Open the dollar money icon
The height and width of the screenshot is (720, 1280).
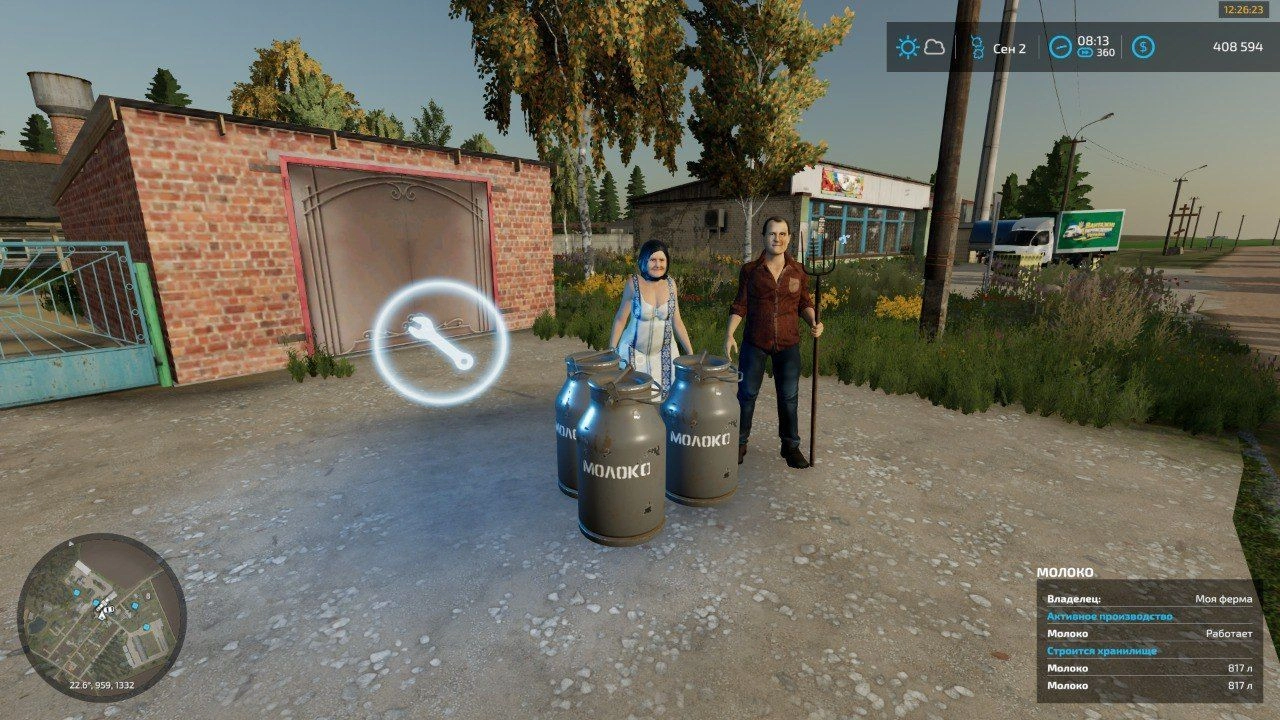[x=1143, y=47]
